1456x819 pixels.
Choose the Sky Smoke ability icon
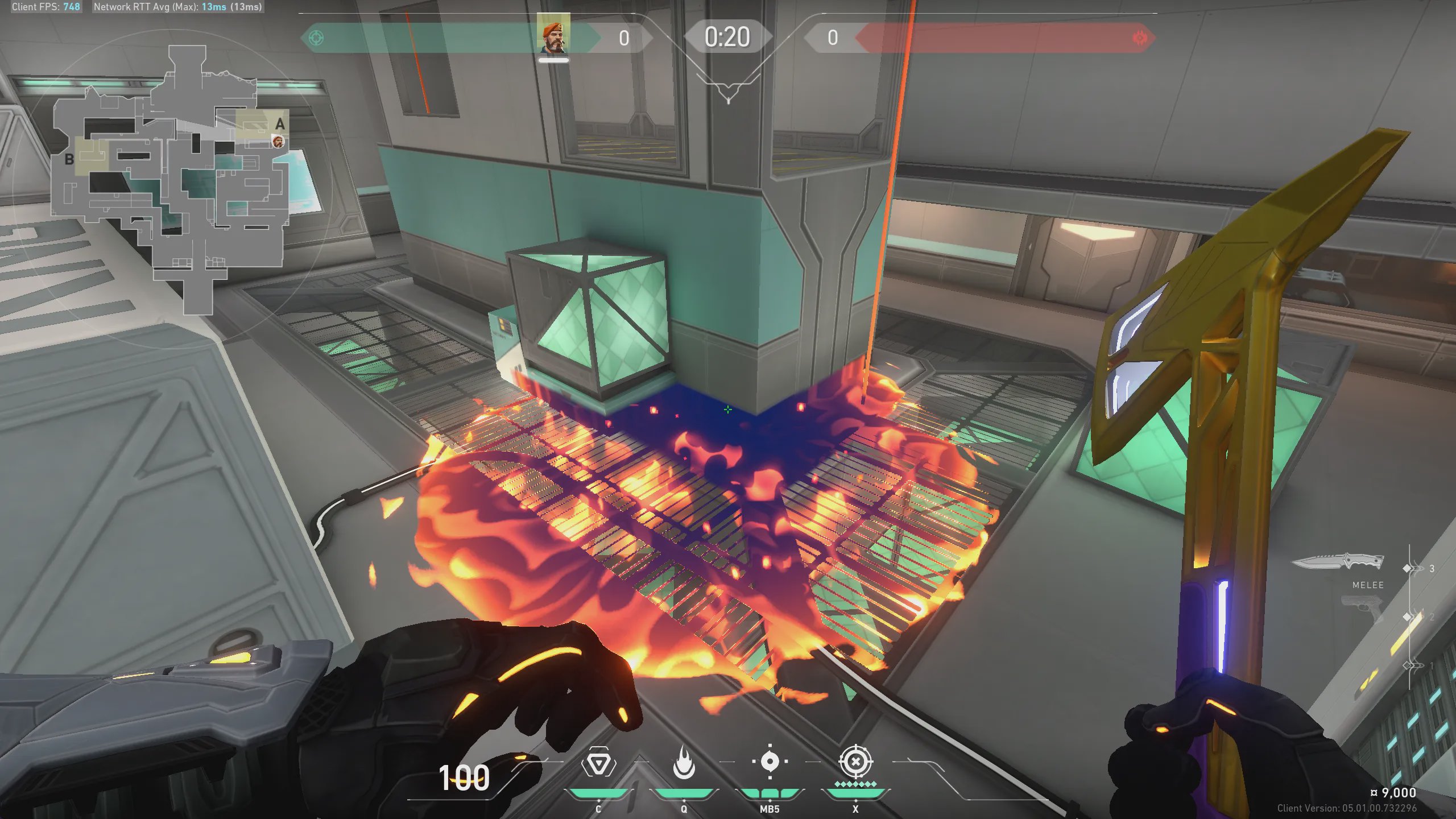point(770,762)
